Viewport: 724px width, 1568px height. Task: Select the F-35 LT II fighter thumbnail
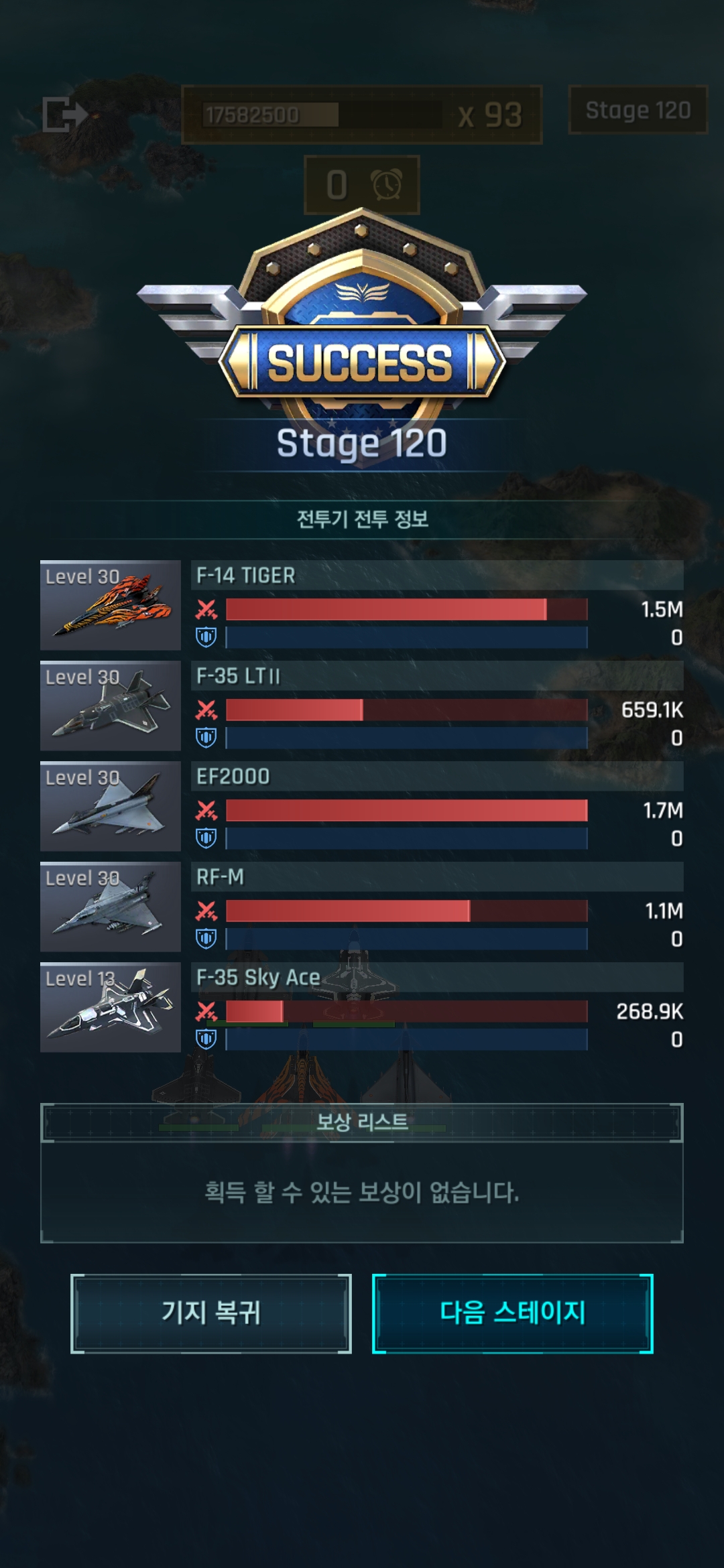point(111,706)
